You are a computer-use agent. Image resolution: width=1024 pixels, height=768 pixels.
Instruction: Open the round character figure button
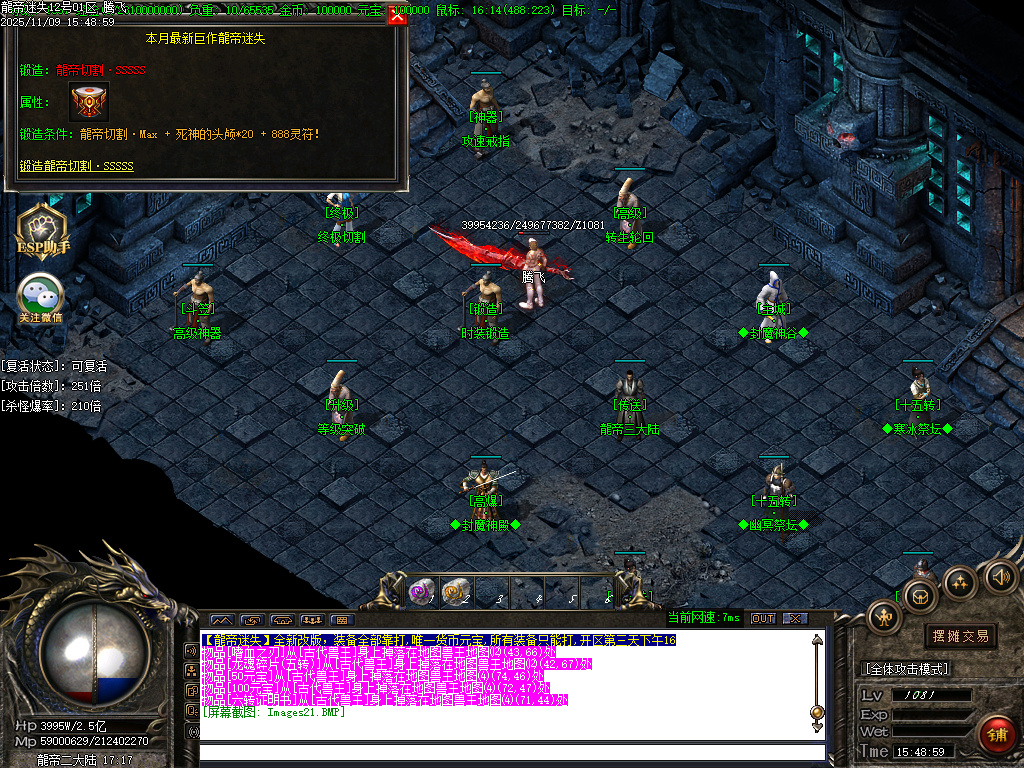click(x=885, y=616)
